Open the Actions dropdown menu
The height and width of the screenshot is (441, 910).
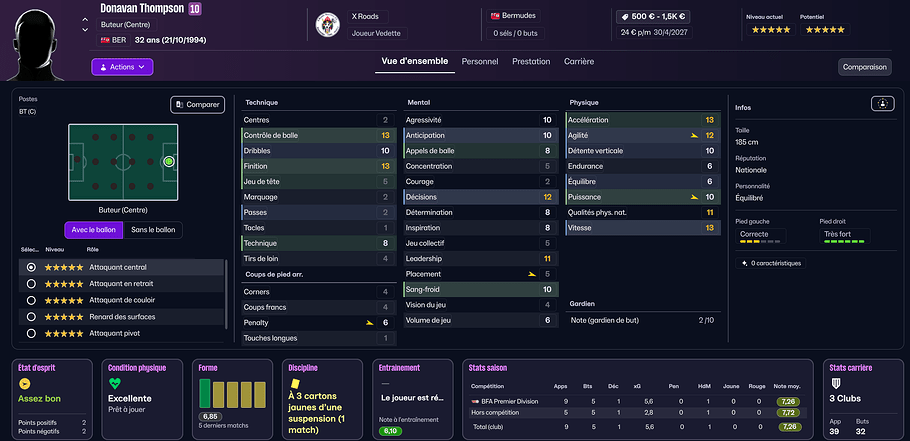click(122, 67)
